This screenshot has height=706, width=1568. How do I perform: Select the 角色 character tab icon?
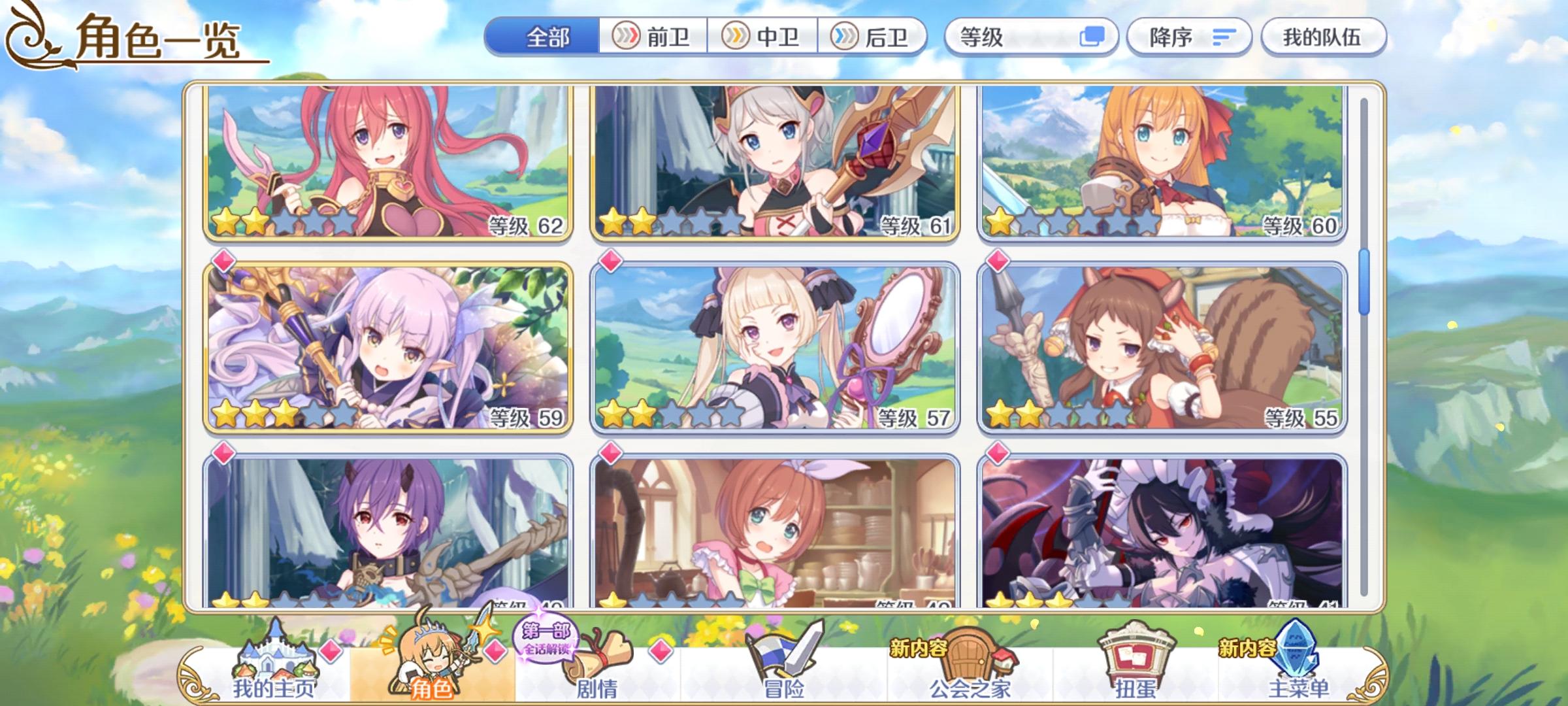431,660
